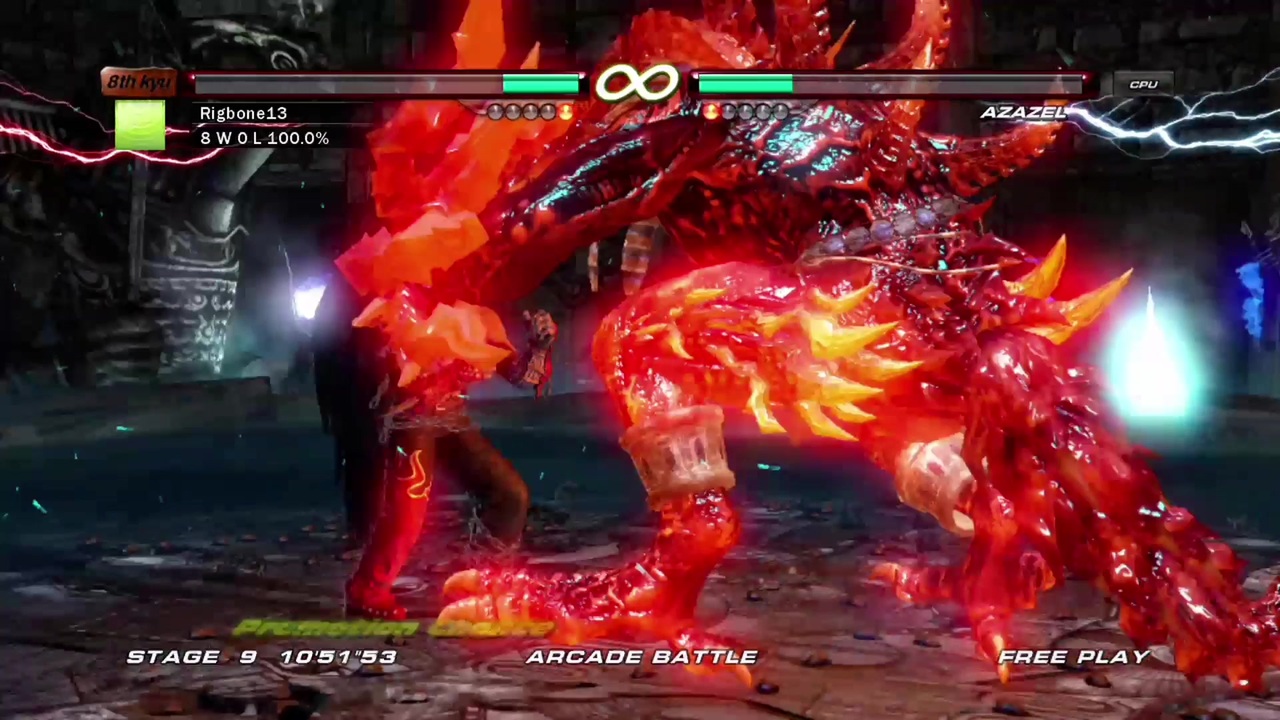
Task: Toggle the middle round orb on Azazel's side
Action: pyautogui.click(x=748, y=112)
